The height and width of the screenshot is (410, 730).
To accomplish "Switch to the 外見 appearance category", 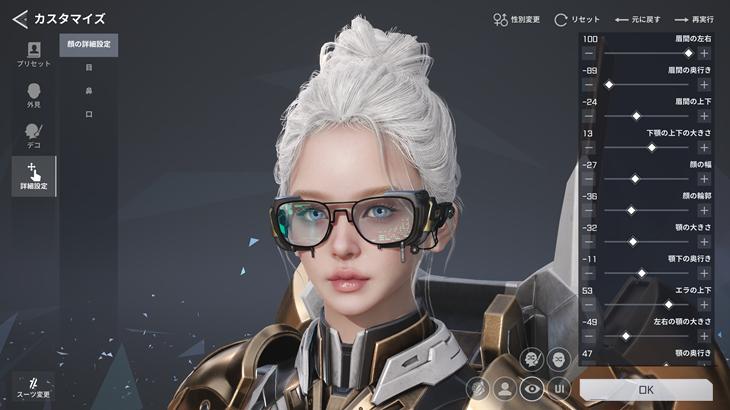I will click(x=34, y=95).
